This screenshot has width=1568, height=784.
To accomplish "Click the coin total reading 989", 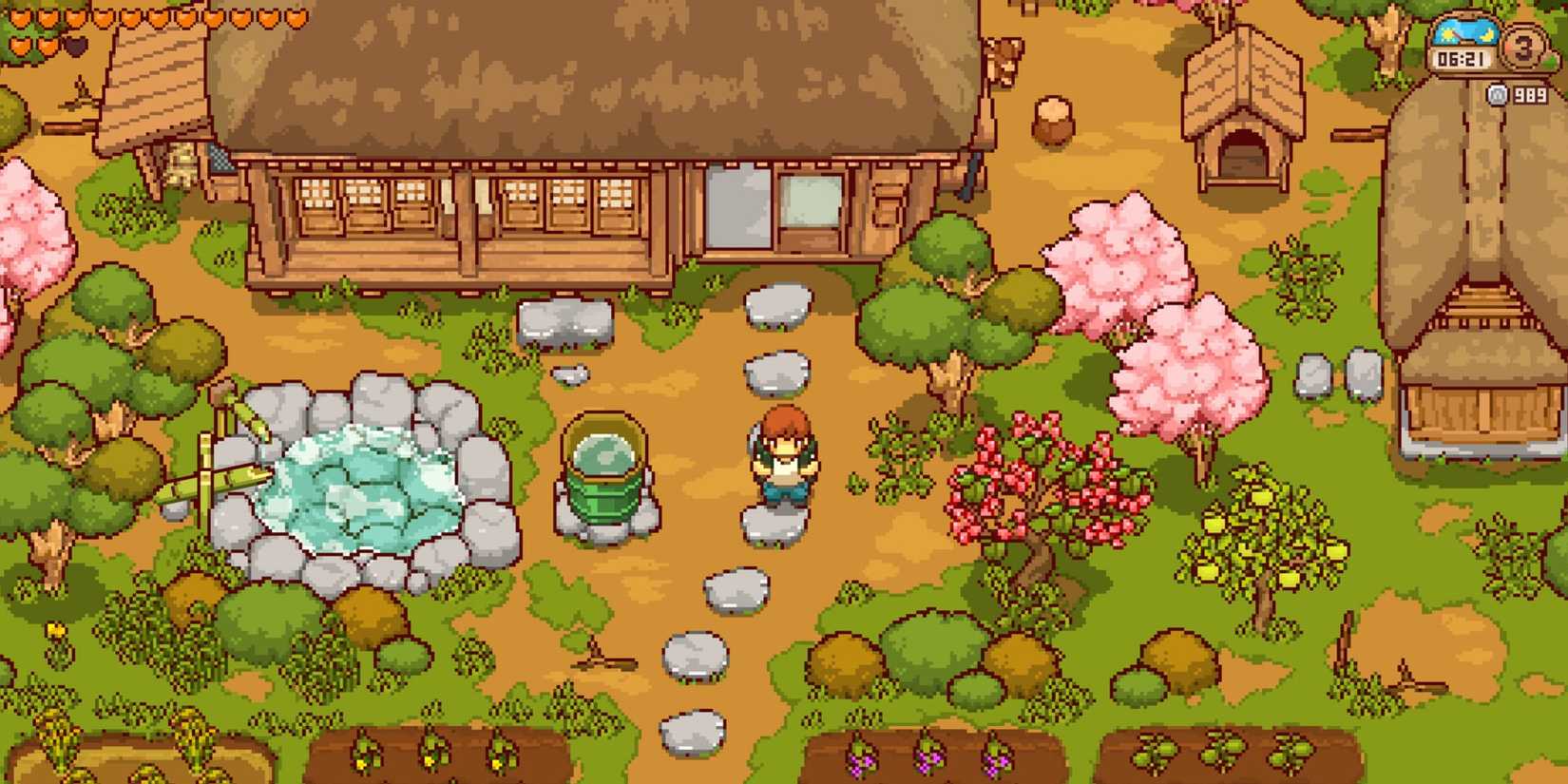I will click(x=1531, y=94).
